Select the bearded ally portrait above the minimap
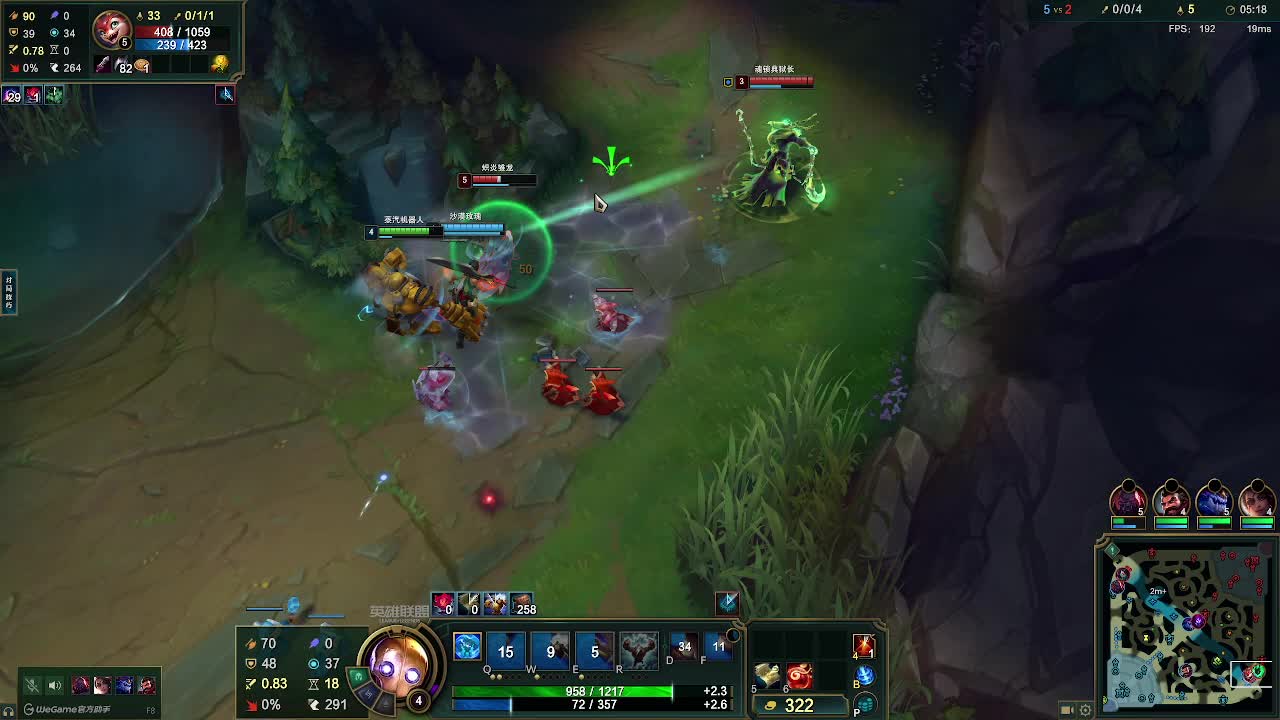 coord(1171,499)
